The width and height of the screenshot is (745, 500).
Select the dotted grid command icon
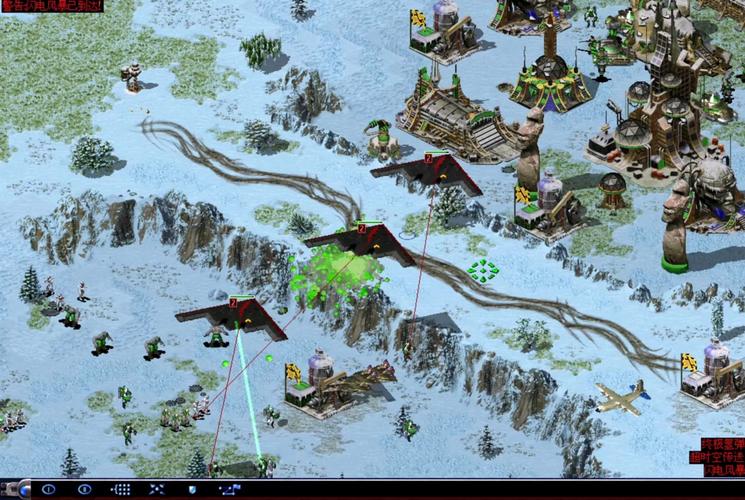pos(121,489)
